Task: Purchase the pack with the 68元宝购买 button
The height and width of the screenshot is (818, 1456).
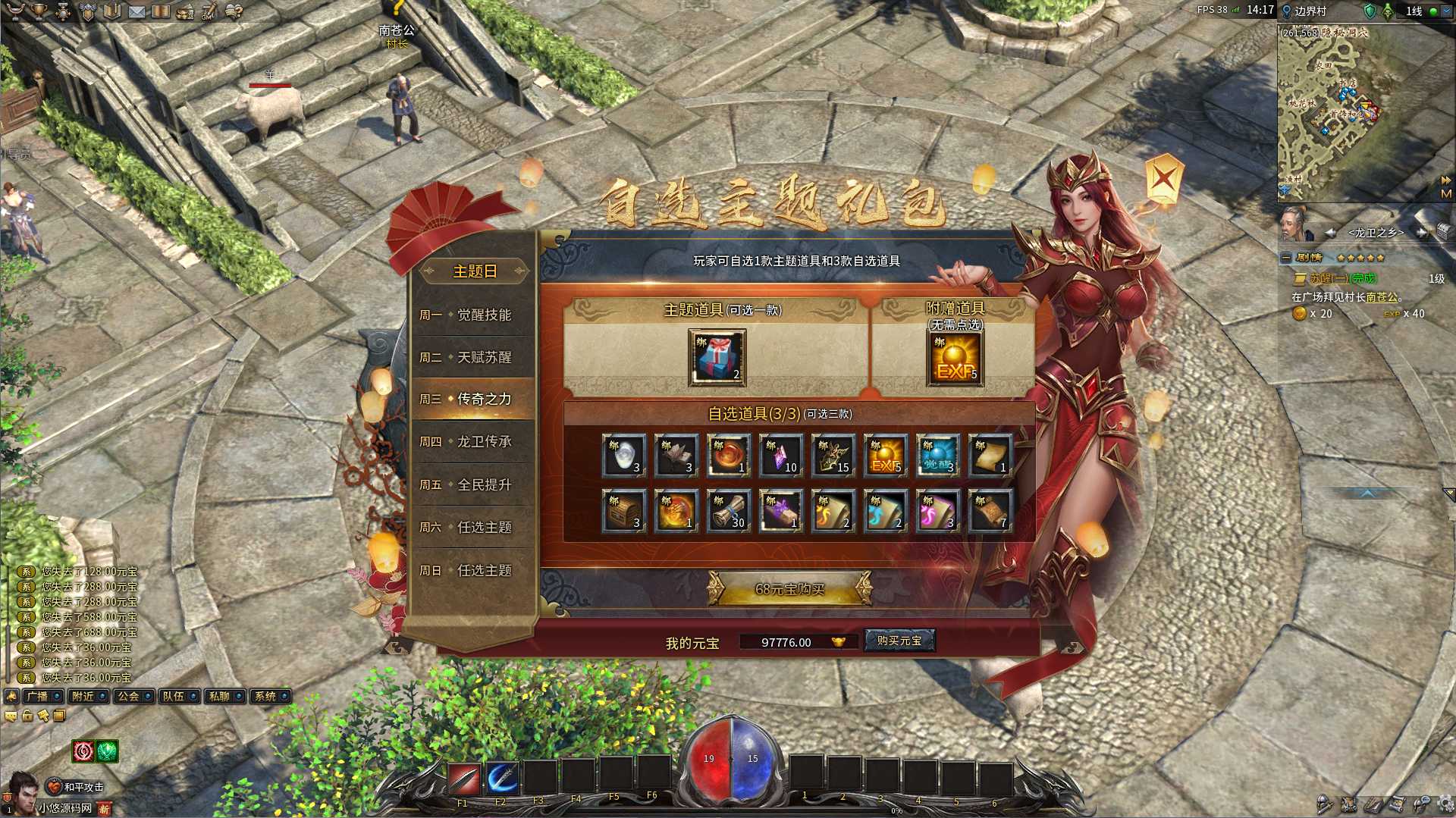Action: (789, 589)
